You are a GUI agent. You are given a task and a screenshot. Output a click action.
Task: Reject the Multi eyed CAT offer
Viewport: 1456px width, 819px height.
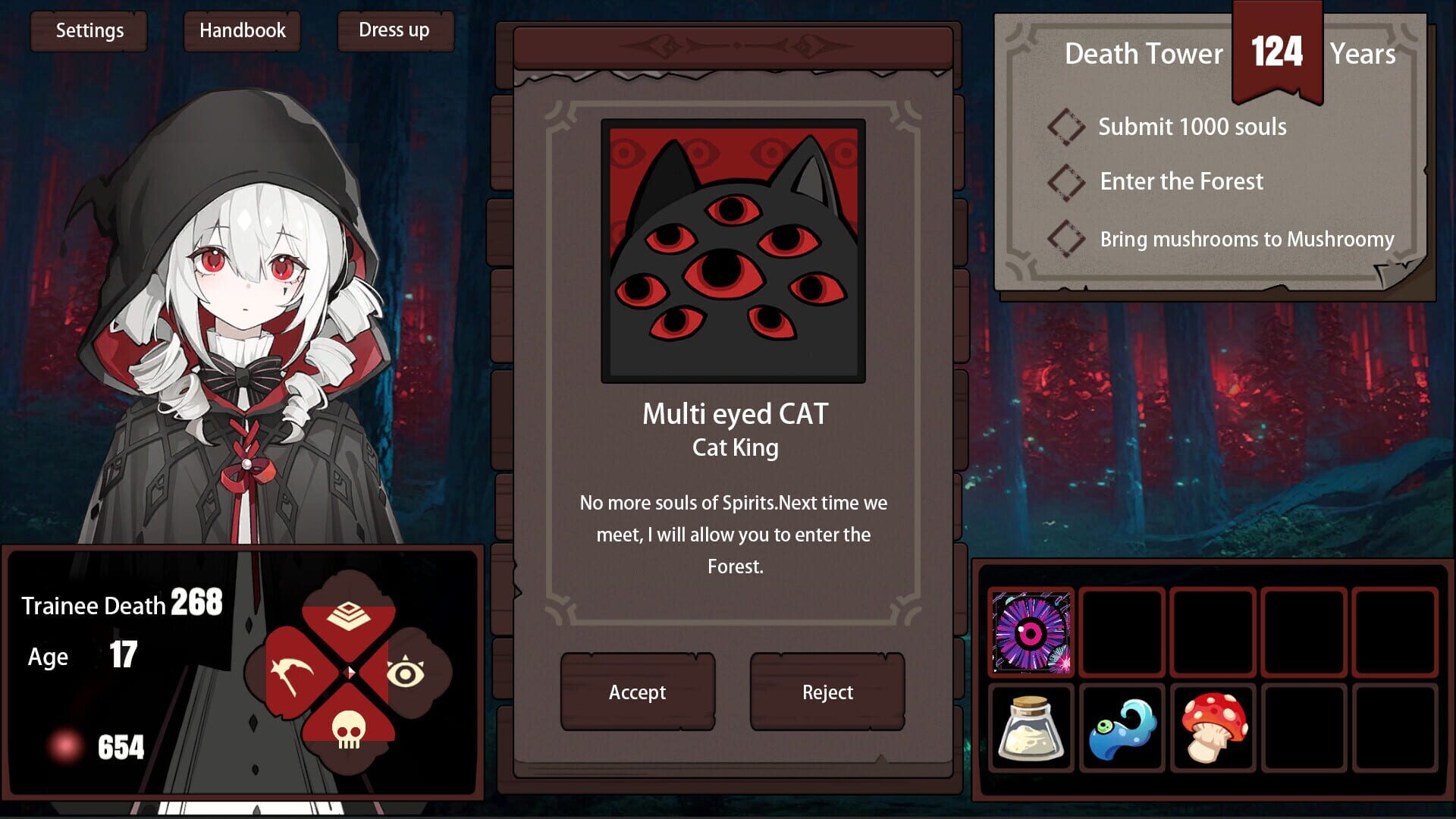pyautogui.click(x=827, y=691)
